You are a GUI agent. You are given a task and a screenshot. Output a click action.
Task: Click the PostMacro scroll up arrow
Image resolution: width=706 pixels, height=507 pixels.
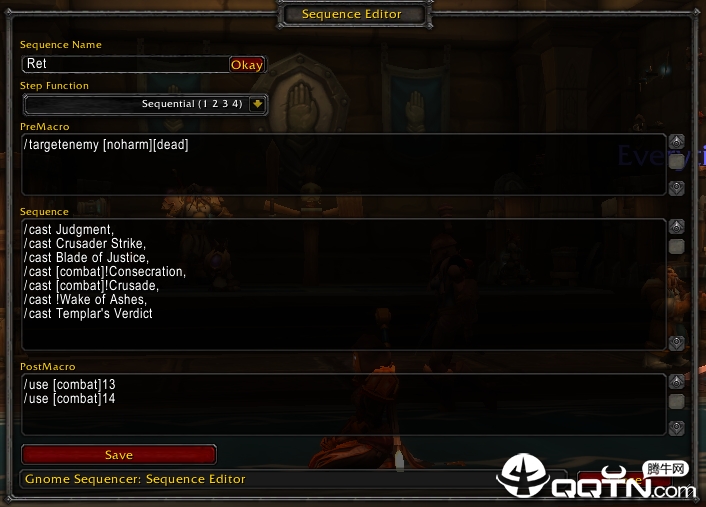[x=677, y=381]
